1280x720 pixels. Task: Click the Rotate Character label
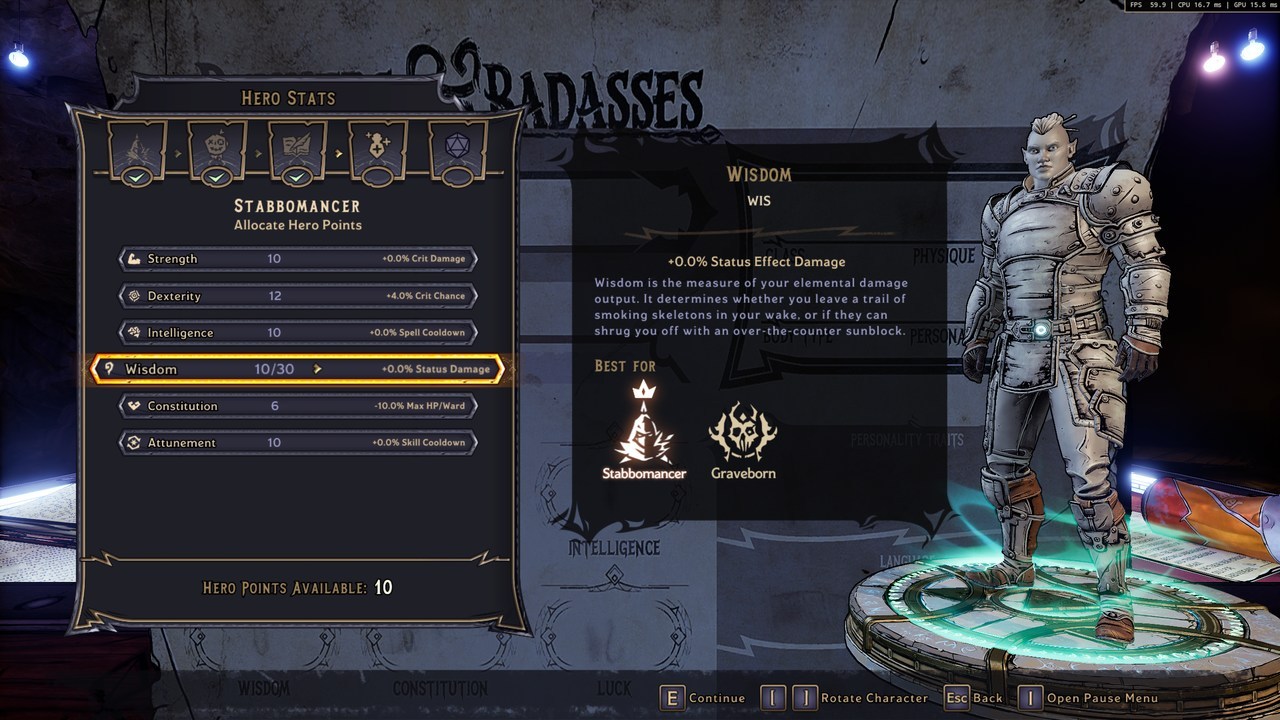pos(873,698)
